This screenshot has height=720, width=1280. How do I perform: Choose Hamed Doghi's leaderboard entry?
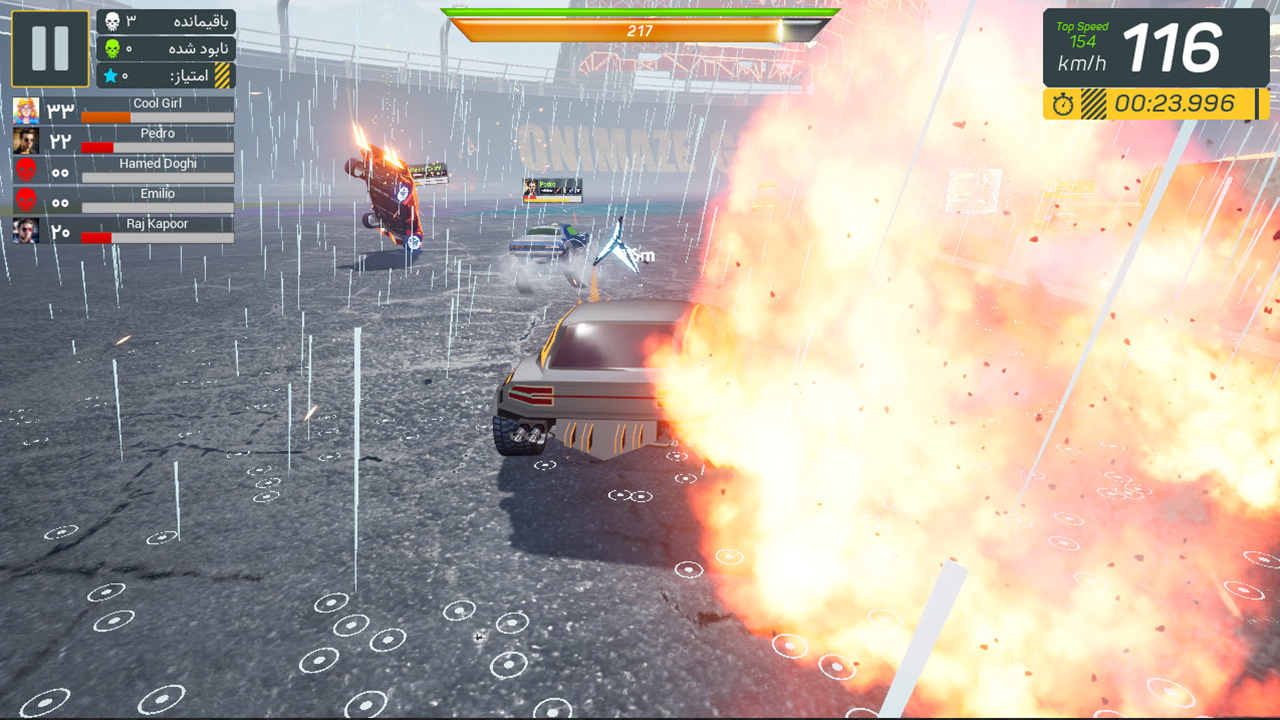[x=124, y=170]
